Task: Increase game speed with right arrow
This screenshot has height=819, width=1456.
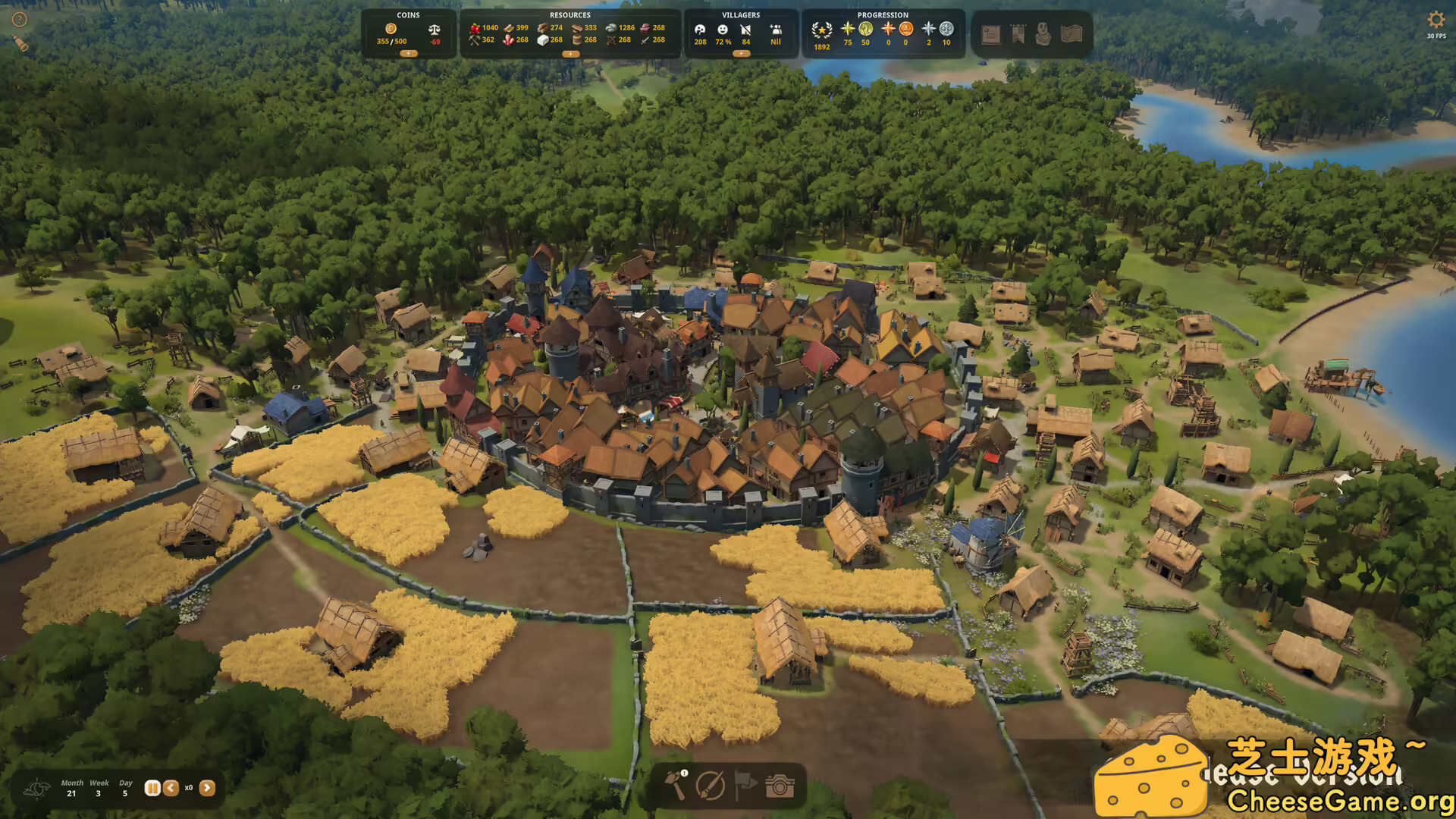Action: (207, 788)
